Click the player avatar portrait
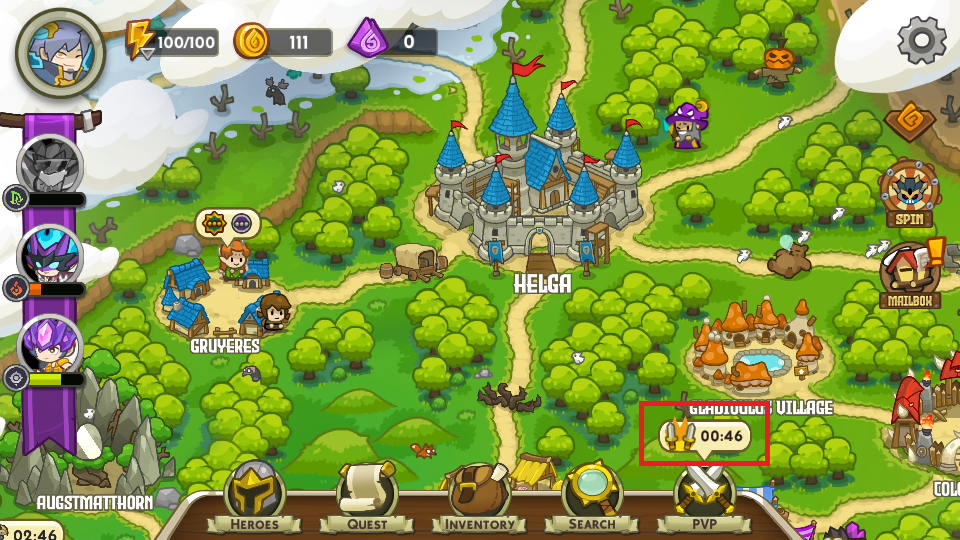This screenshot has height=540, width=960. pyautogui.click(x=61, y=53)
